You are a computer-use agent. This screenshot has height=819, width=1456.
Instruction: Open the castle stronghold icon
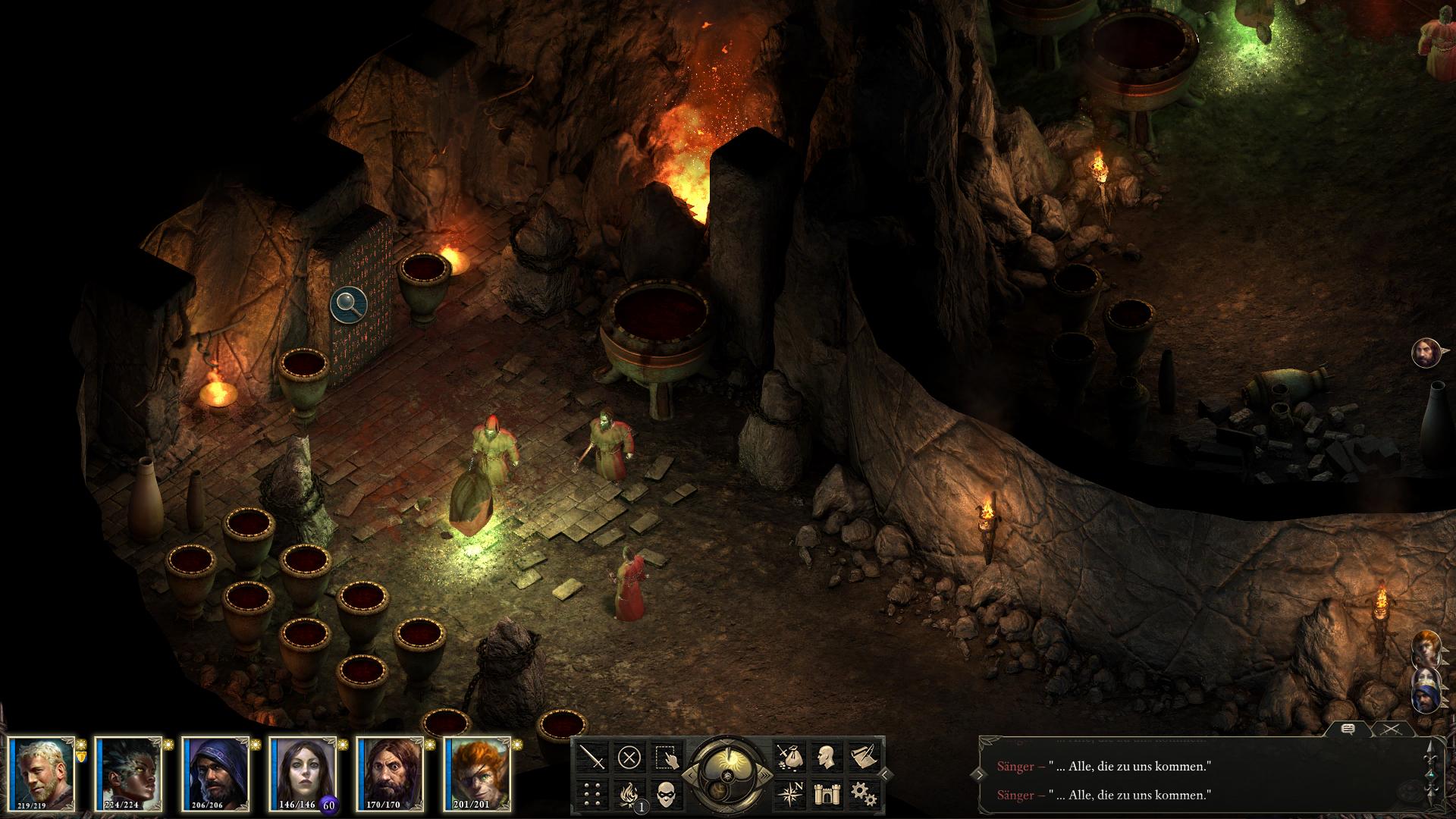point(825,793)
